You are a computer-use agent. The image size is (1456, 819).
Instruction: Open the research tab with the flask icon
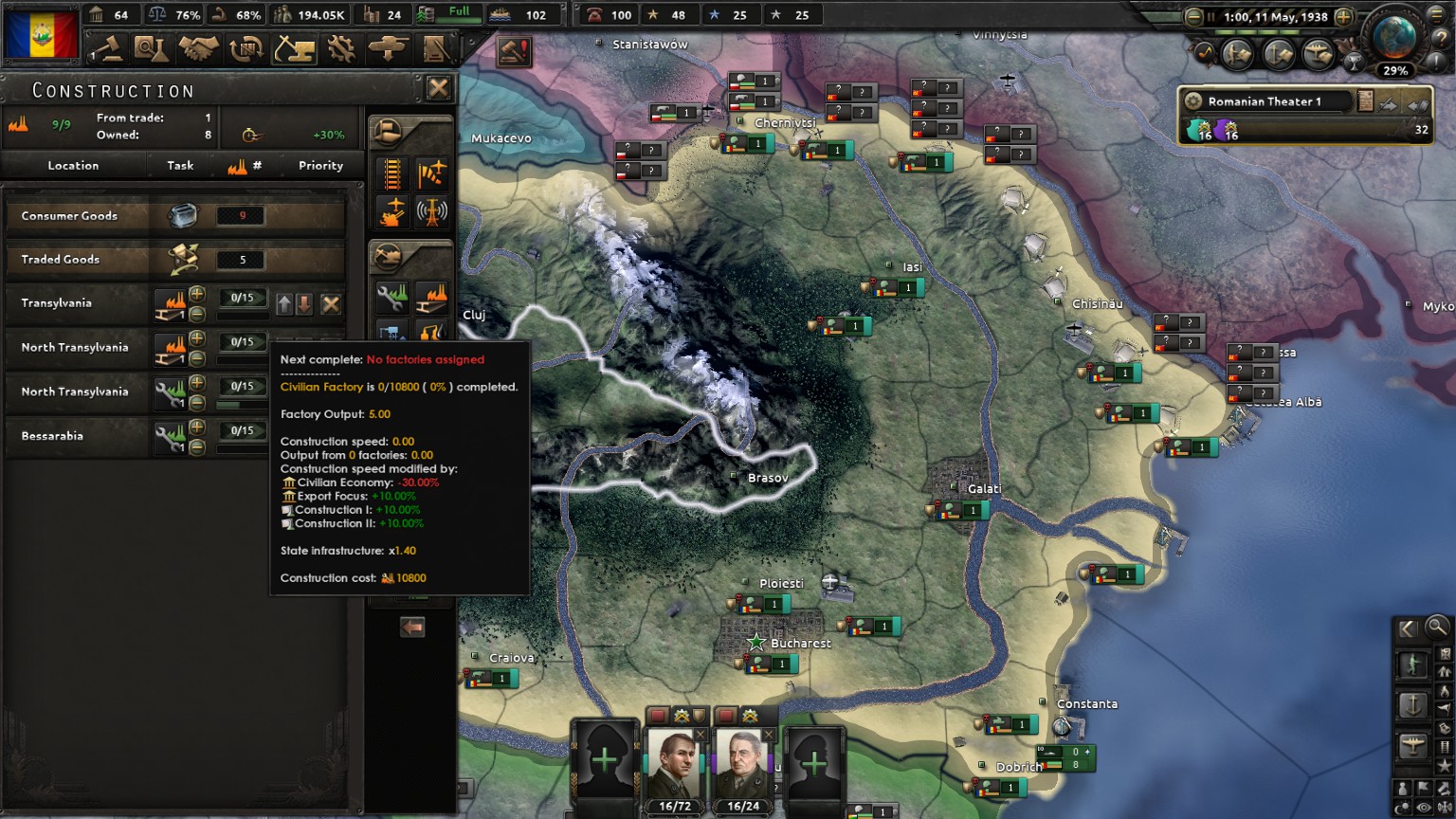tap(152, 49)
